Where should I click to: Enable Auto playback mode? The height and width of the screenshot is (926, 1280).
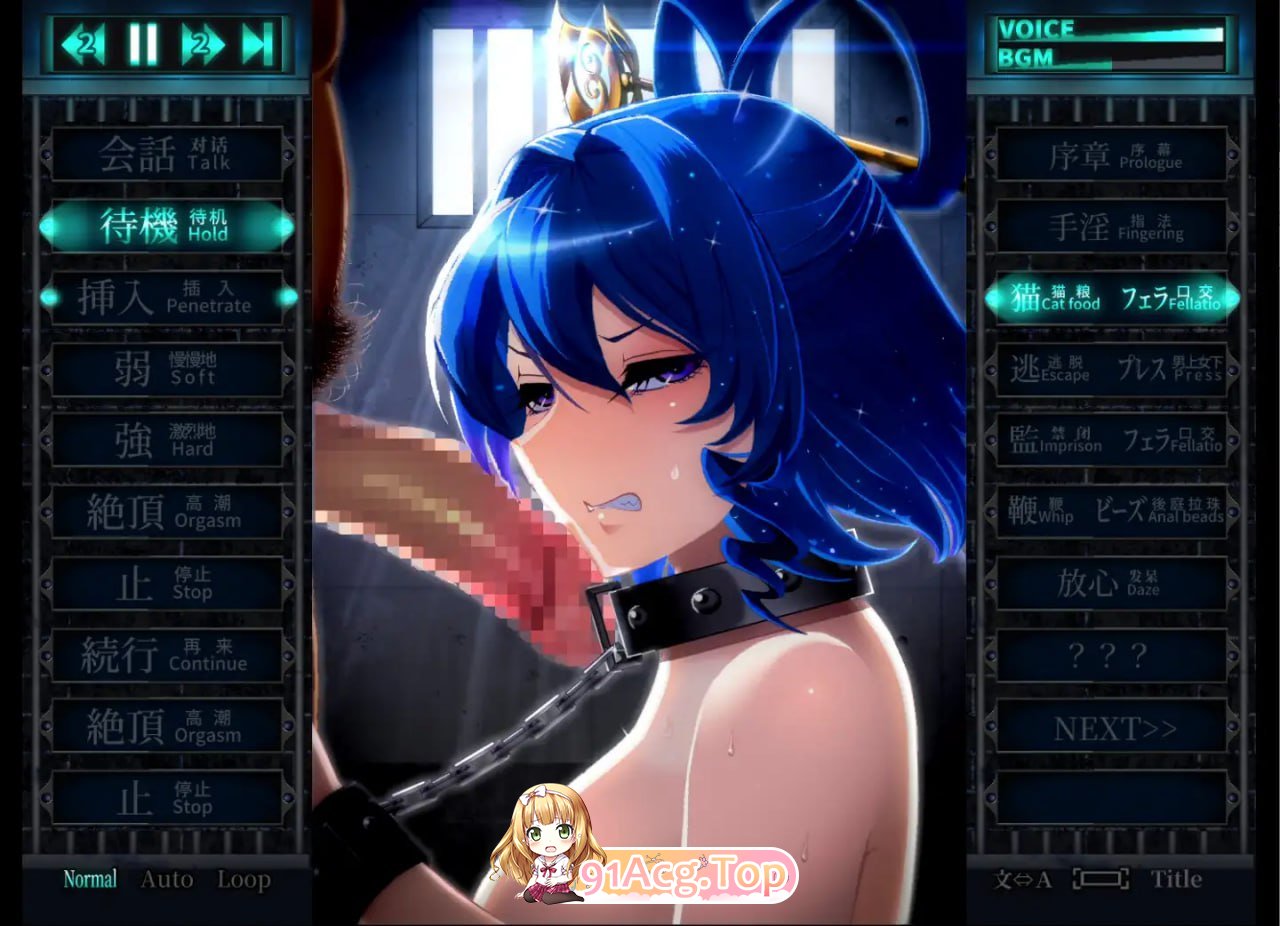point(167,879)
